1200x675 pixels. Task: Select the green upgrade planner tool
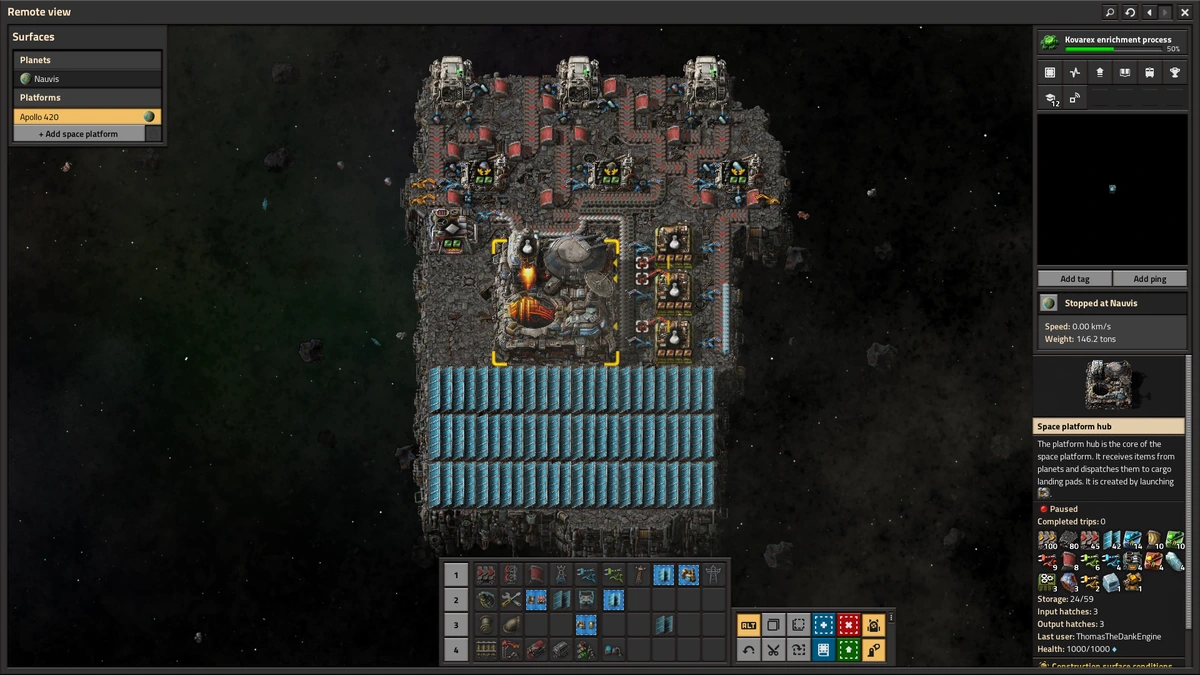(848, 650)
